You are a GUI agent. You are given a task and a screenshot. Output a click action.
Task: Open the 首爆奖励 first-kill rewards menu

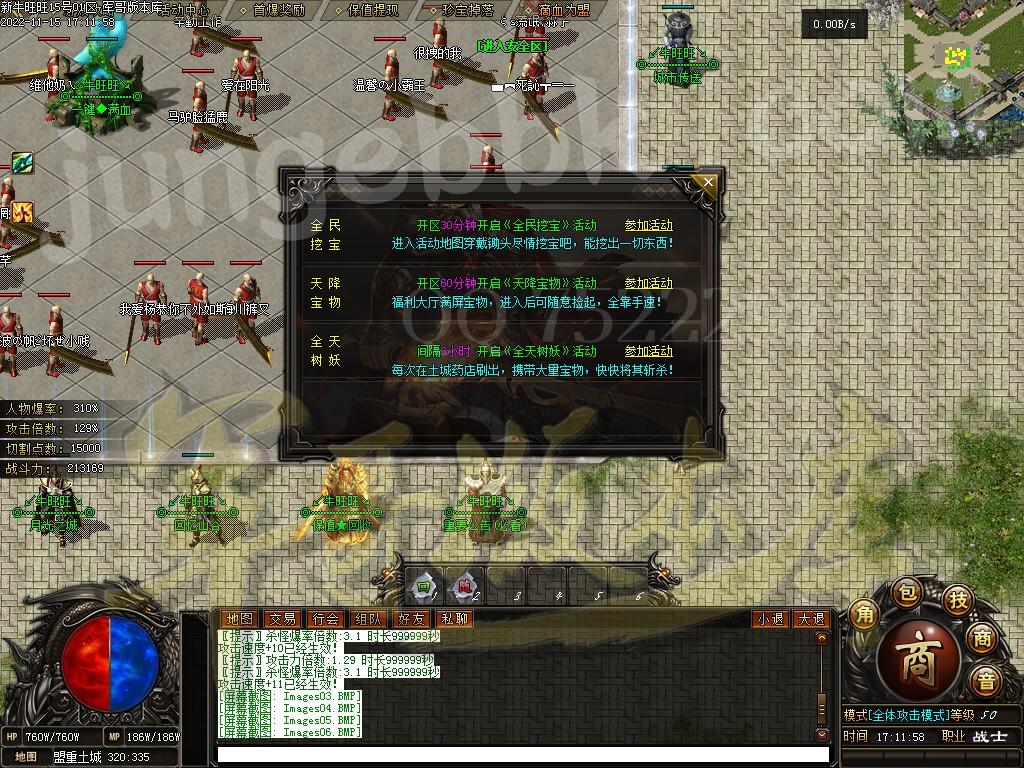coord(279,10)
